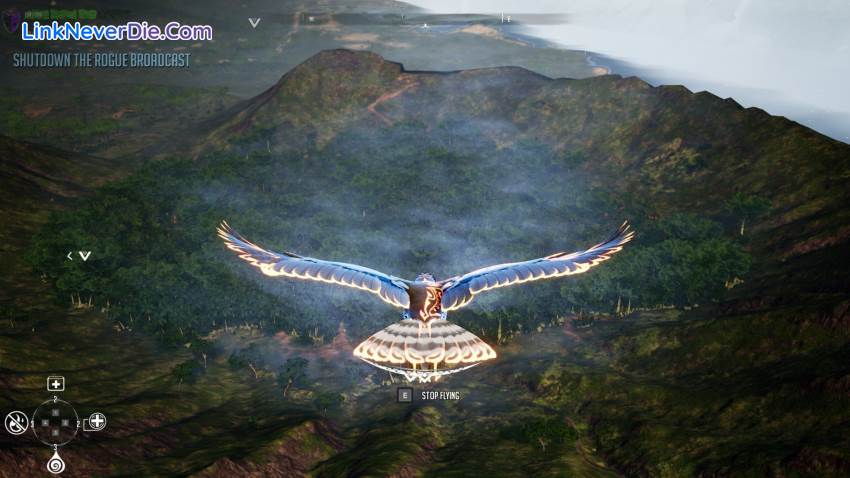Choose the no-fire ability icon
This screenshot has width=850, height=478.
coord(15,421)
